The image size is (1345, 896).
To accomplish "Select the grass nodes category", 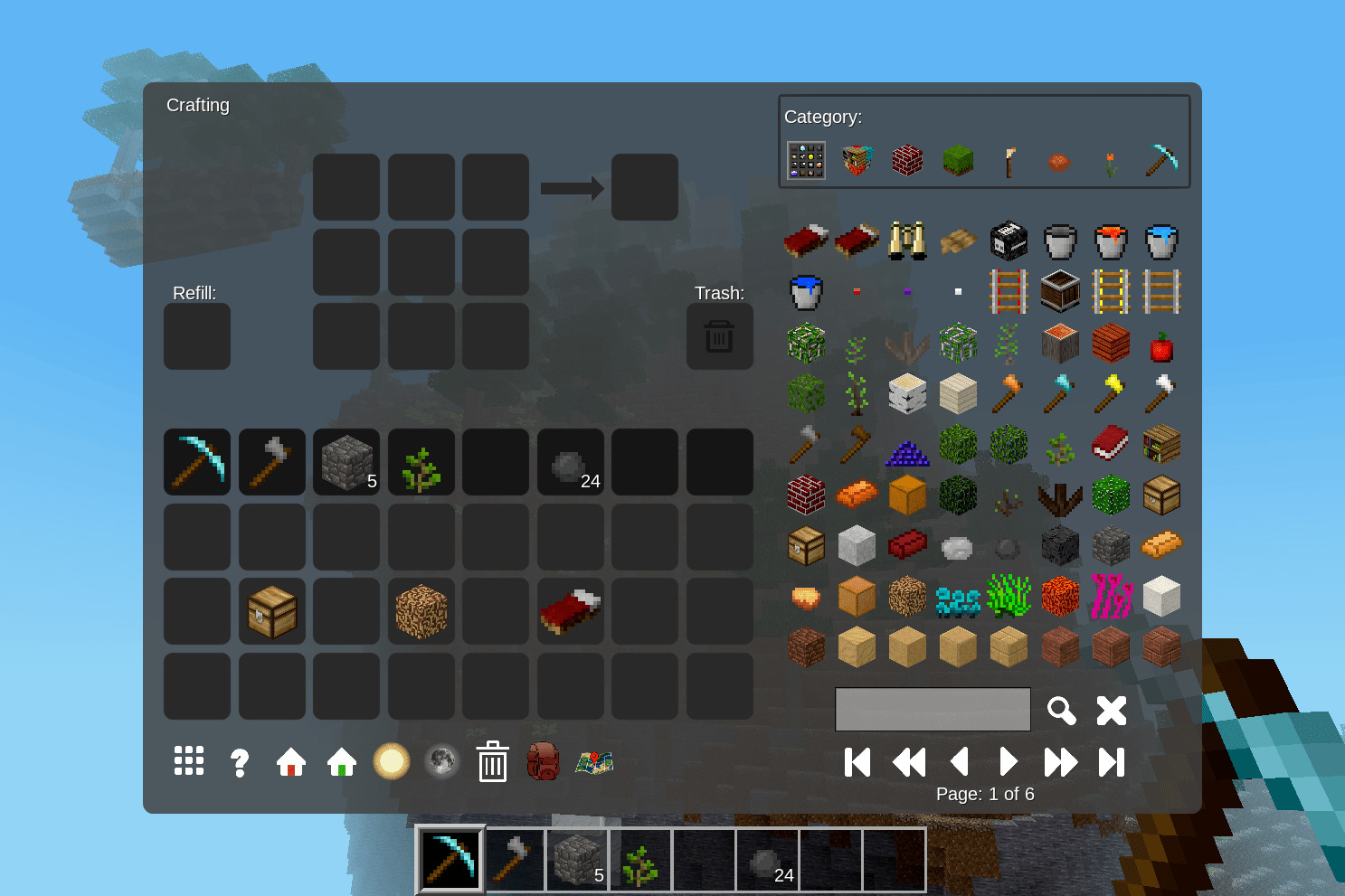I will click(958, 160).
